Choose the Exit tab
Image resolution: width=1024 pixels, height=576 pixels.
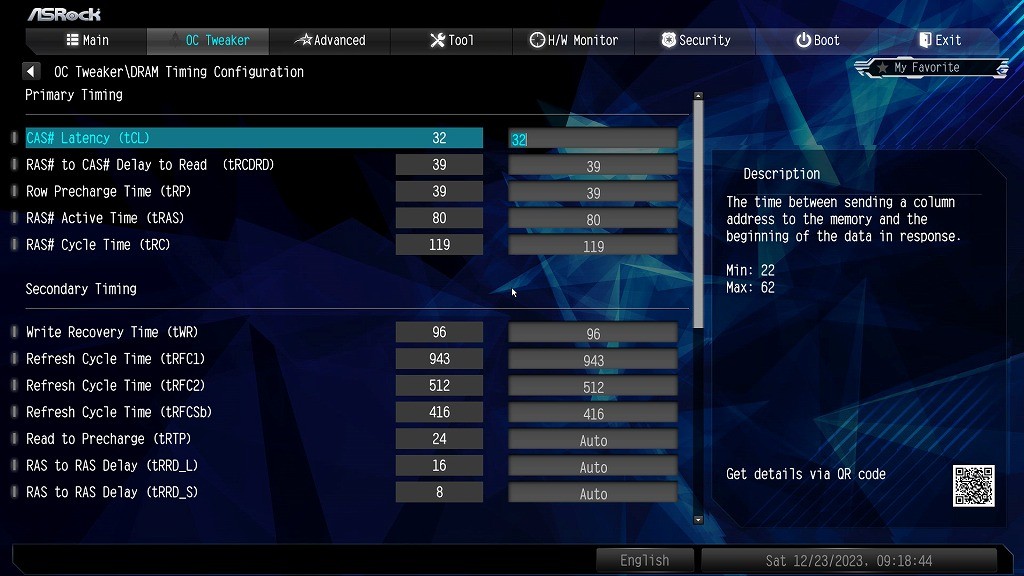coord(940,40)
